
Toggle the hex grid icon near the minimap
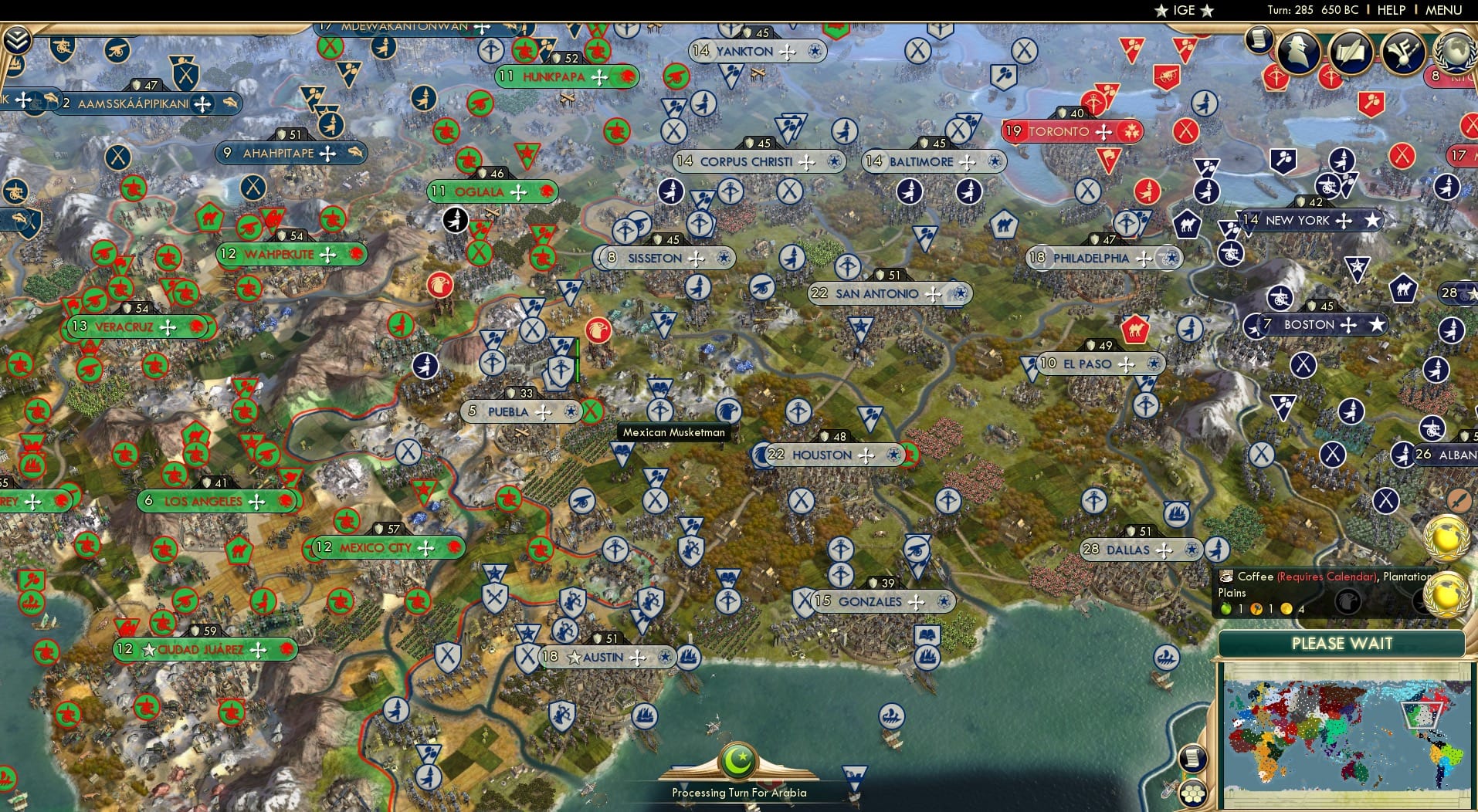click(1192, 793)
